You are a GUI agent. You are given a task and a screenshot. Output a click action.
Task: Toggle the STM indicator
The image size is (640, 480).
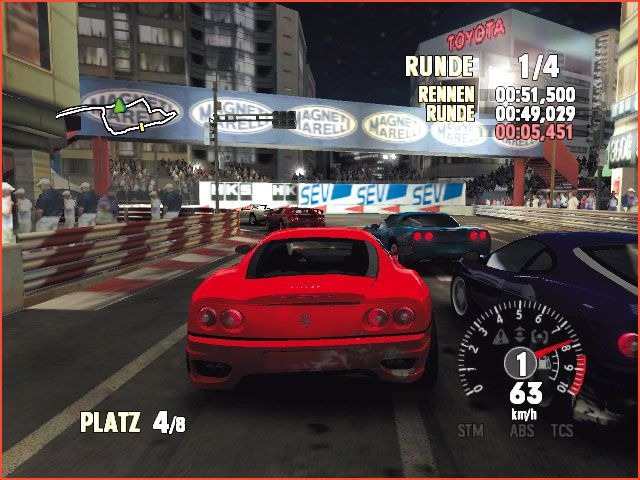[x=471, y=431]
